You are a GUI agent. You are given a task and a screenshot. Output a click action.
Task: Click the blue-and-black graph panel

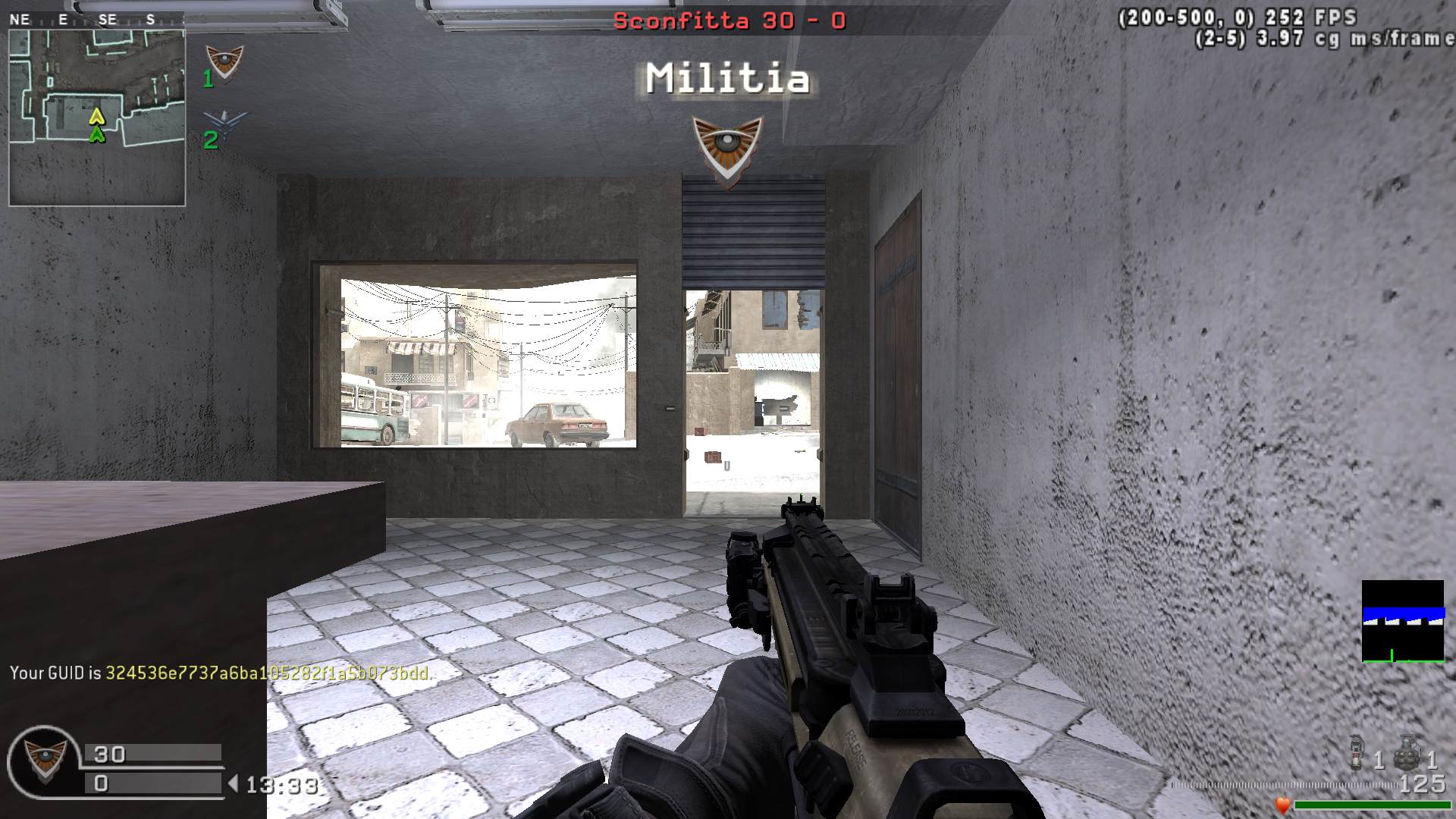[x=1403, y=621]
